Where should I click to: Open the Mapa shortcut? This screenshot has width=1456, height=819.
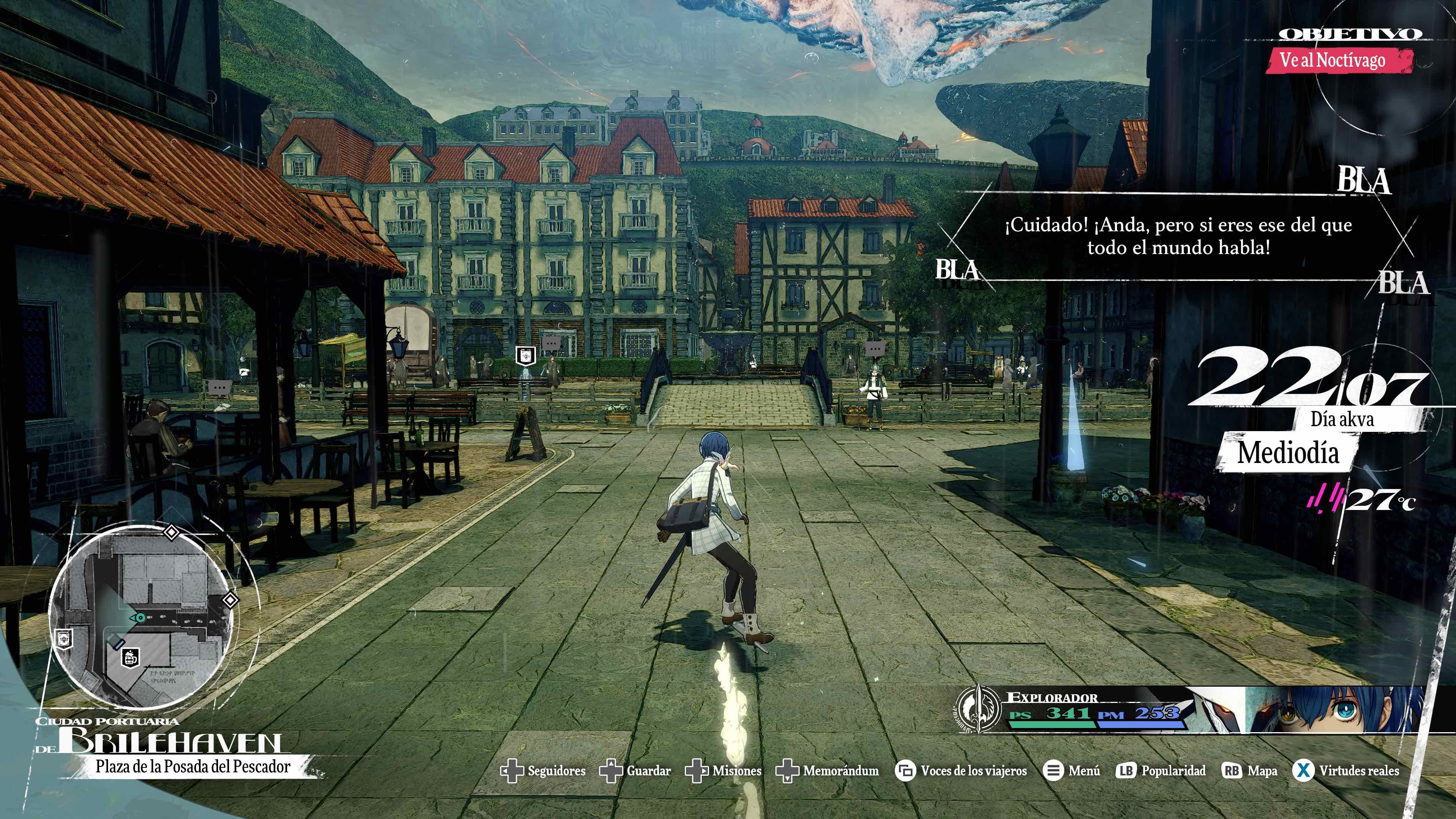[1249, 771]
